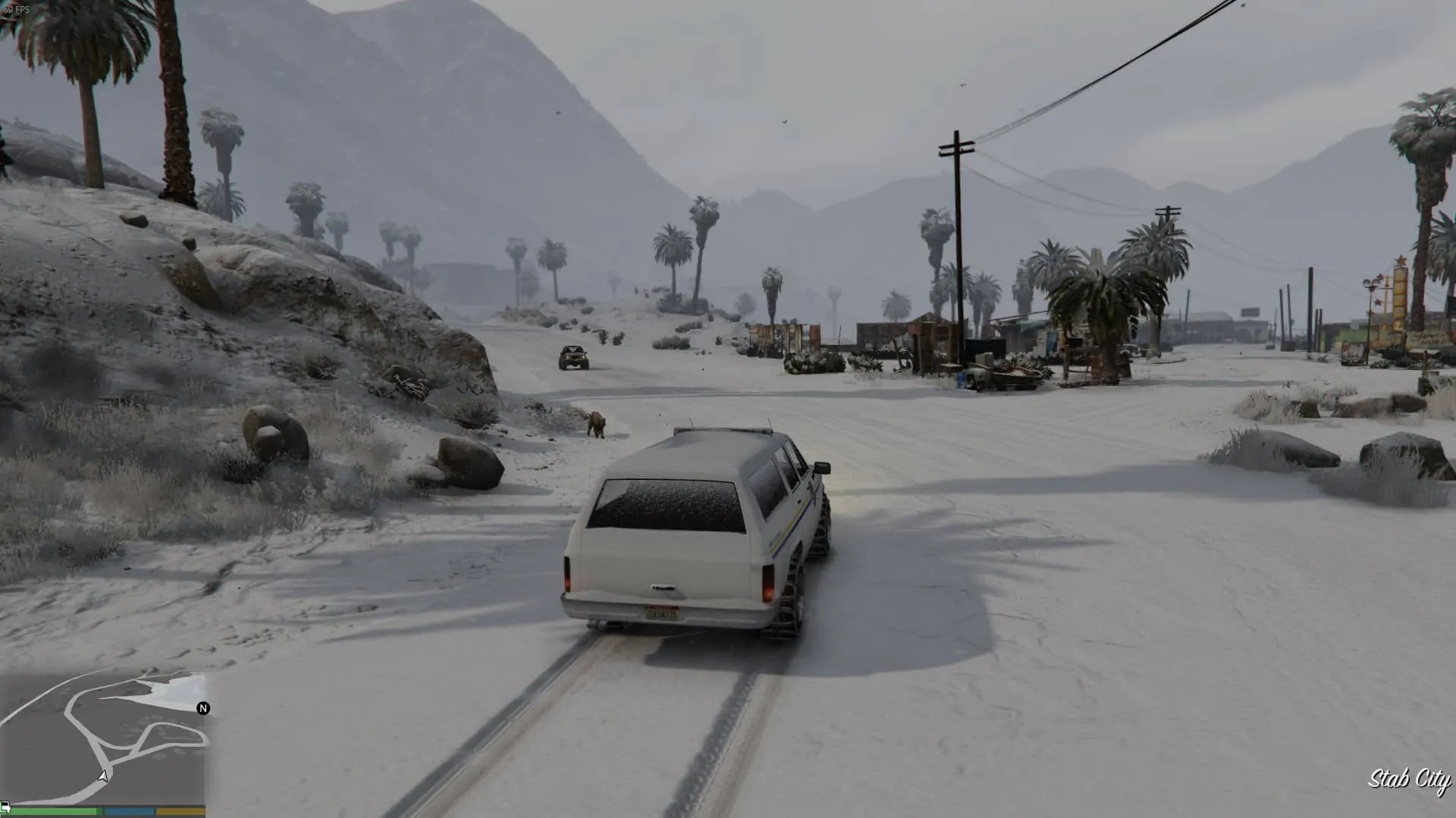
Task: Click the small voice chat icon below the minimap
Action: coord(6,807)
